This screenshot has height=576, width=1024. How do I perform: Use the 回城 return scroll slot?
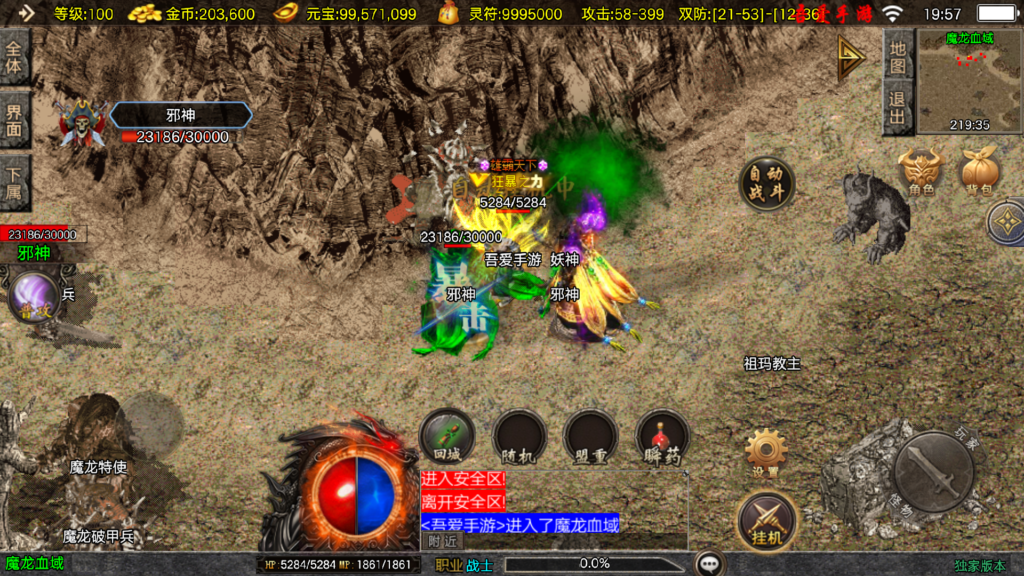pyautogui.click(x=447, y=436)
